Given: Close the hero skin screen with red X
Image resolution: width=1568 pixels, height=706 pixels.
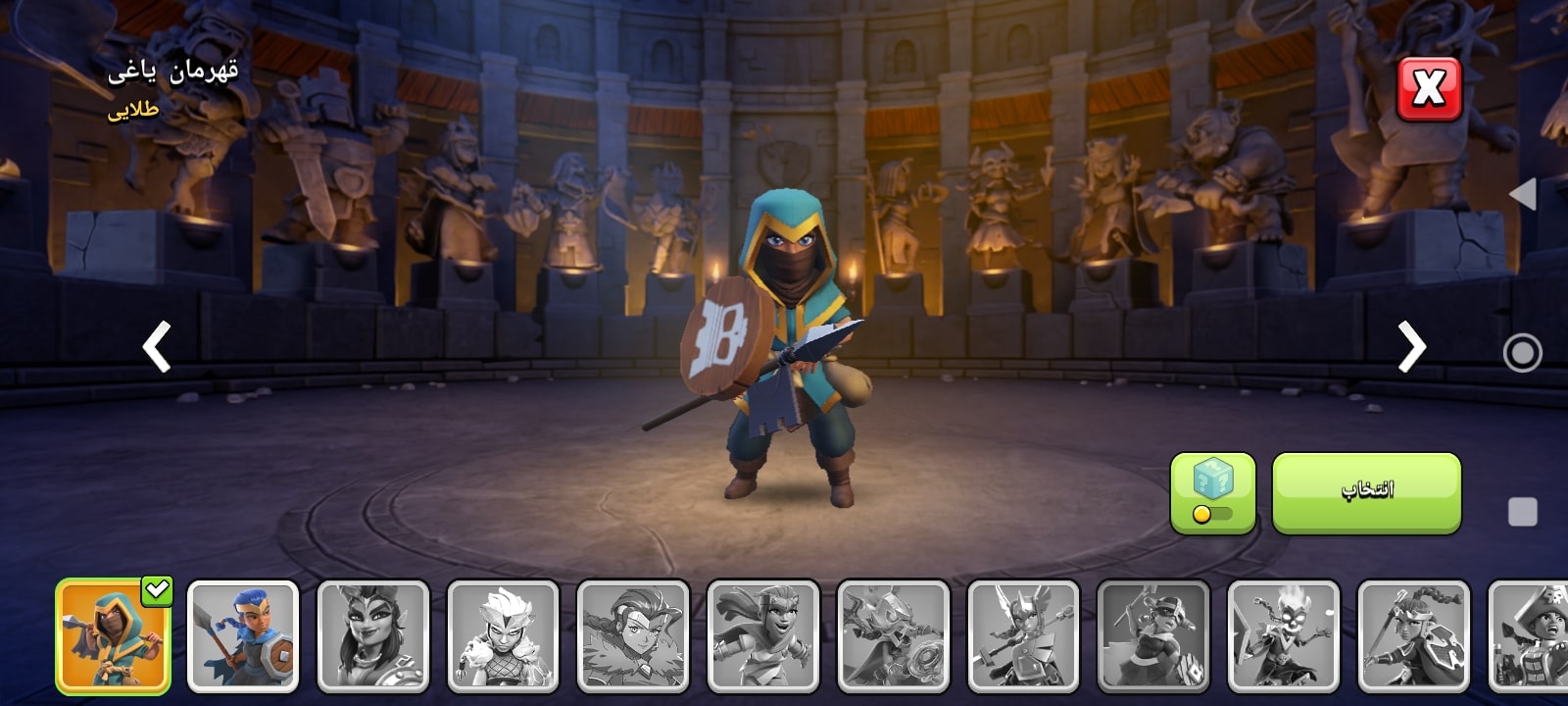Looking at the screenshot, I should coord(1428,89).
